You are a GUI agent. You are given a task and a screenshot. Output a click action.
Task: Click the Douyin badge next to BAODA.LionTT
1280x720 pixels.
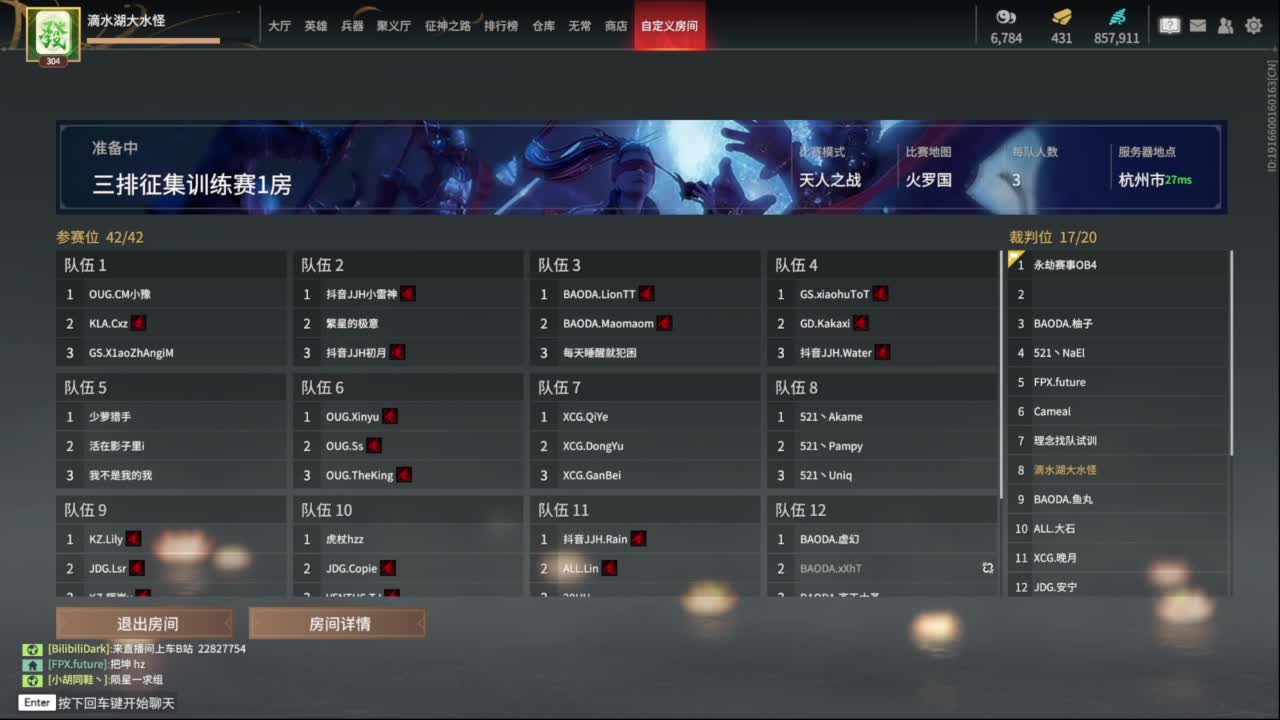tap(645, 293)
